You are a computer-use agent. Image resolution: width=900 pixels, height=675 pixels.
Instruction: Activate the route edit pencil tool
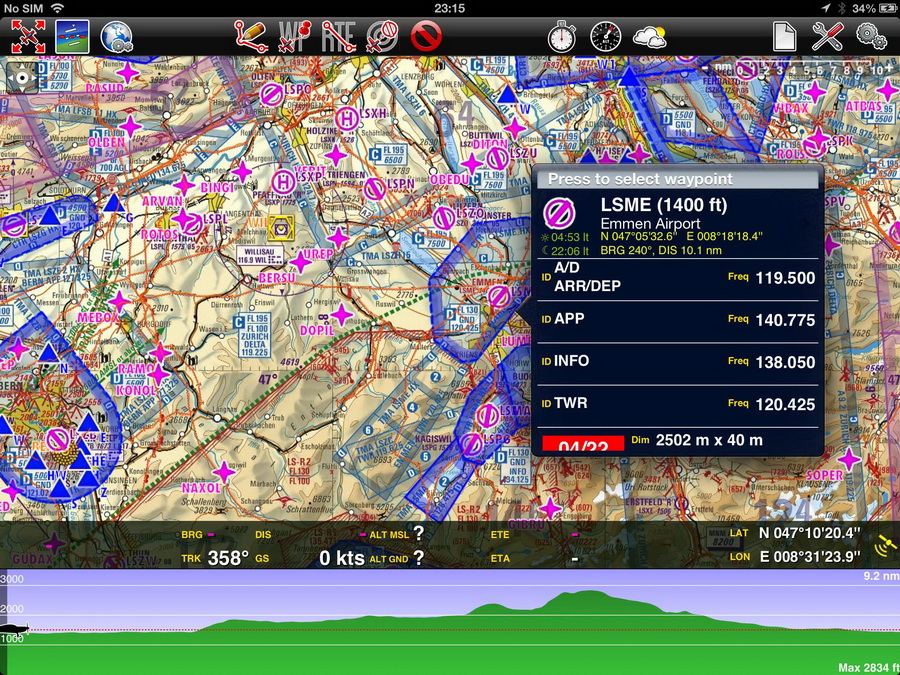pos(250,37)
